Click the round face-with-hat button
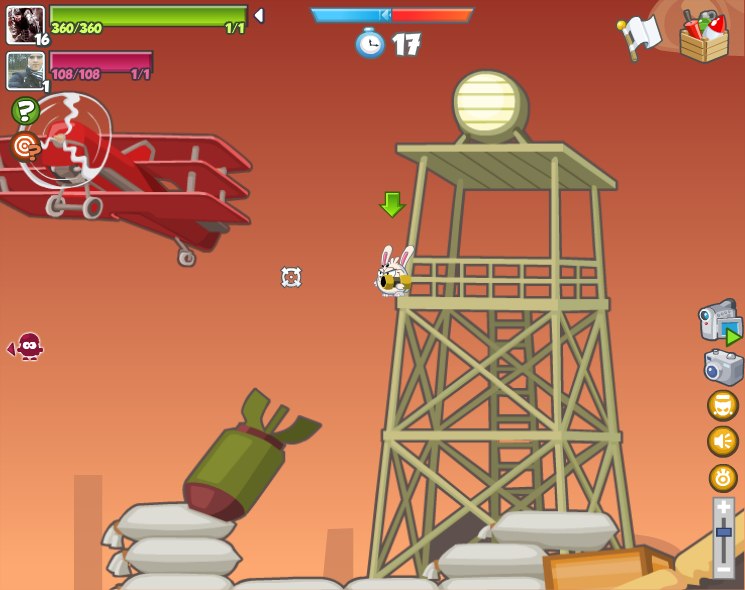The height and width of the screenshot is (590, 745). 723,405
